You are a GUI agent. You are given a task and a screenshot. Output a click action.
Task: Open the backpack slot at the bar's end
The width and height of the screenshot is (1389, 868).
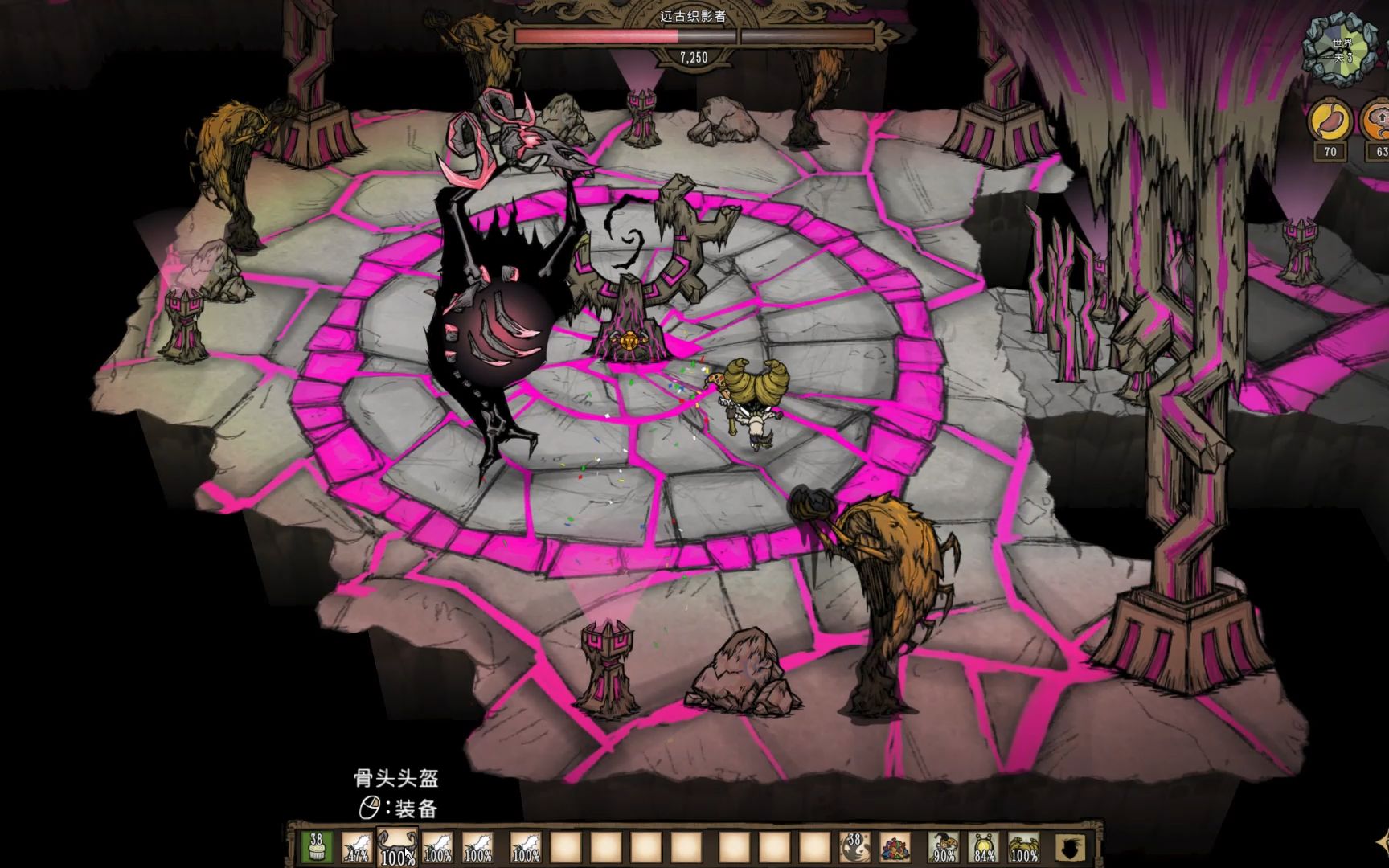1070,847
